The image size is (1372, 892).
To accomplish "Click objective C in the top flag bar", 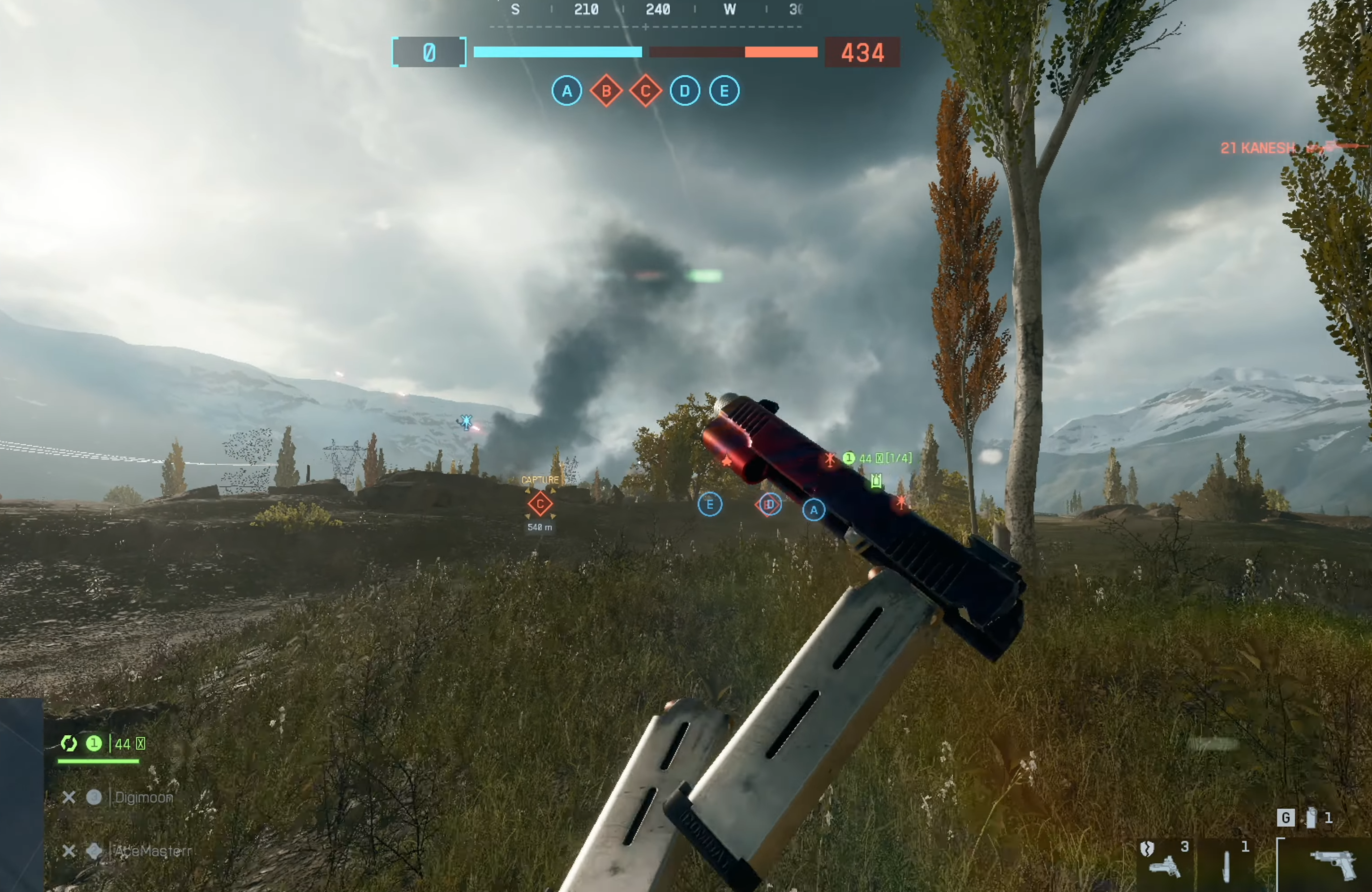I will 645,91.
